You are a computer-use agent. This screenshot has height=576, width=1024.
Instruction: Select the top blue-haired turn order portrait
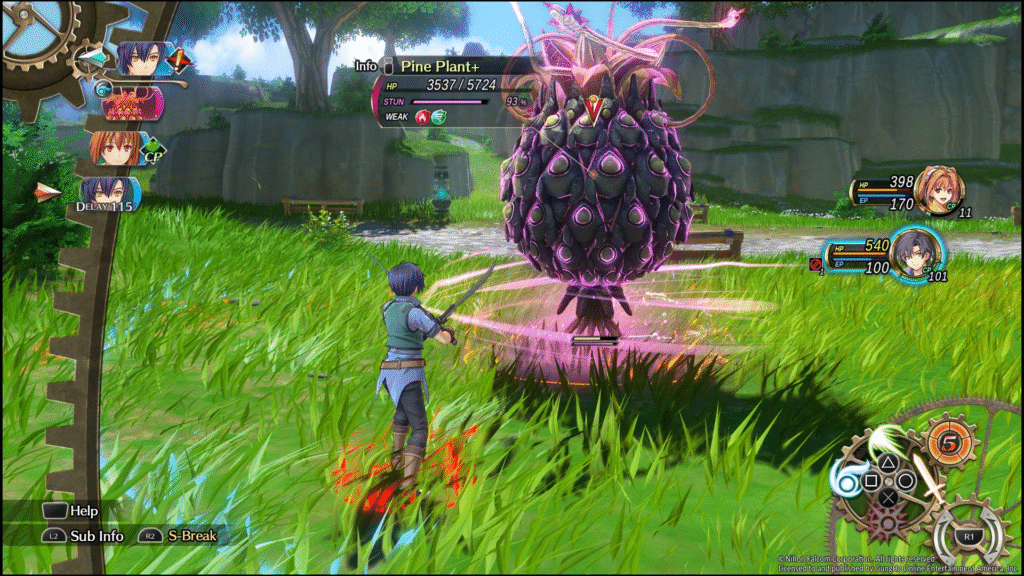click(x=140, y=60)
